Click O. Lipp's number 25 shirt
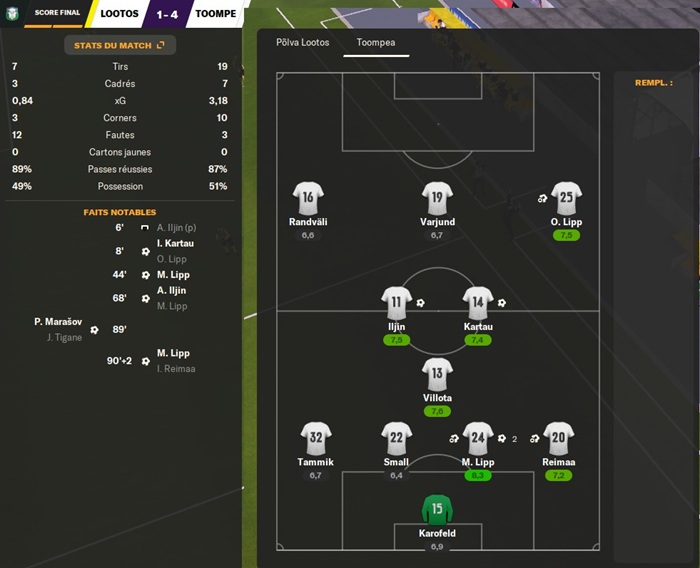The image size is (700, 568). 567,198
